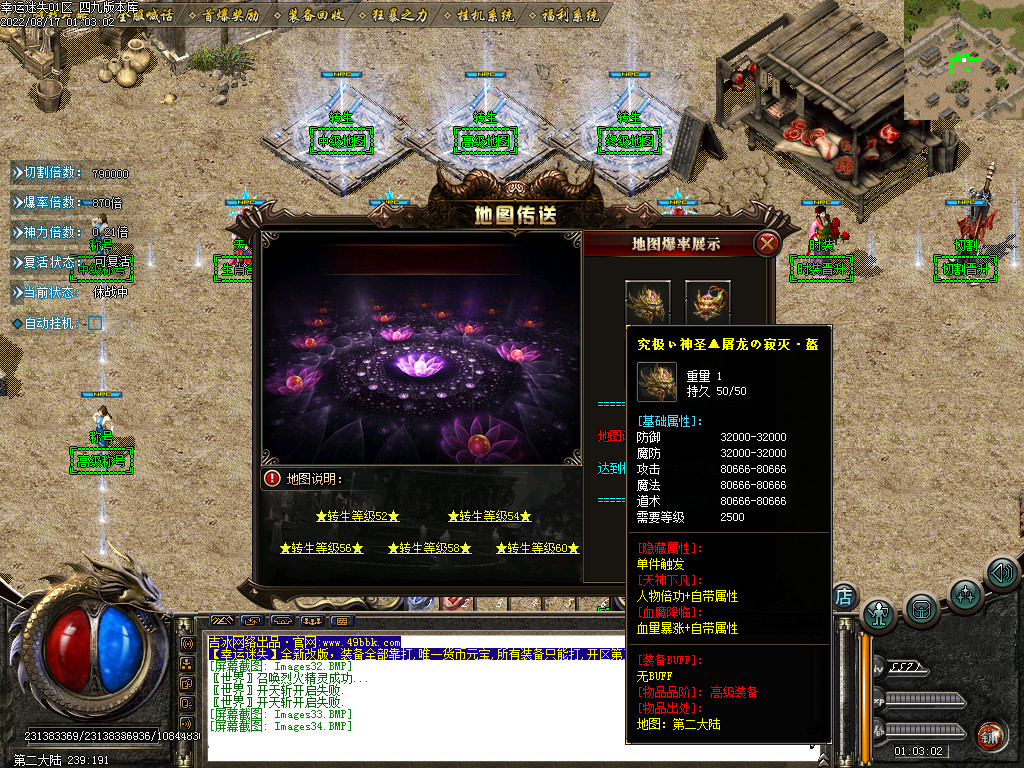
Task: Select the 狂暴之力 menu entry
Action: 399,15
